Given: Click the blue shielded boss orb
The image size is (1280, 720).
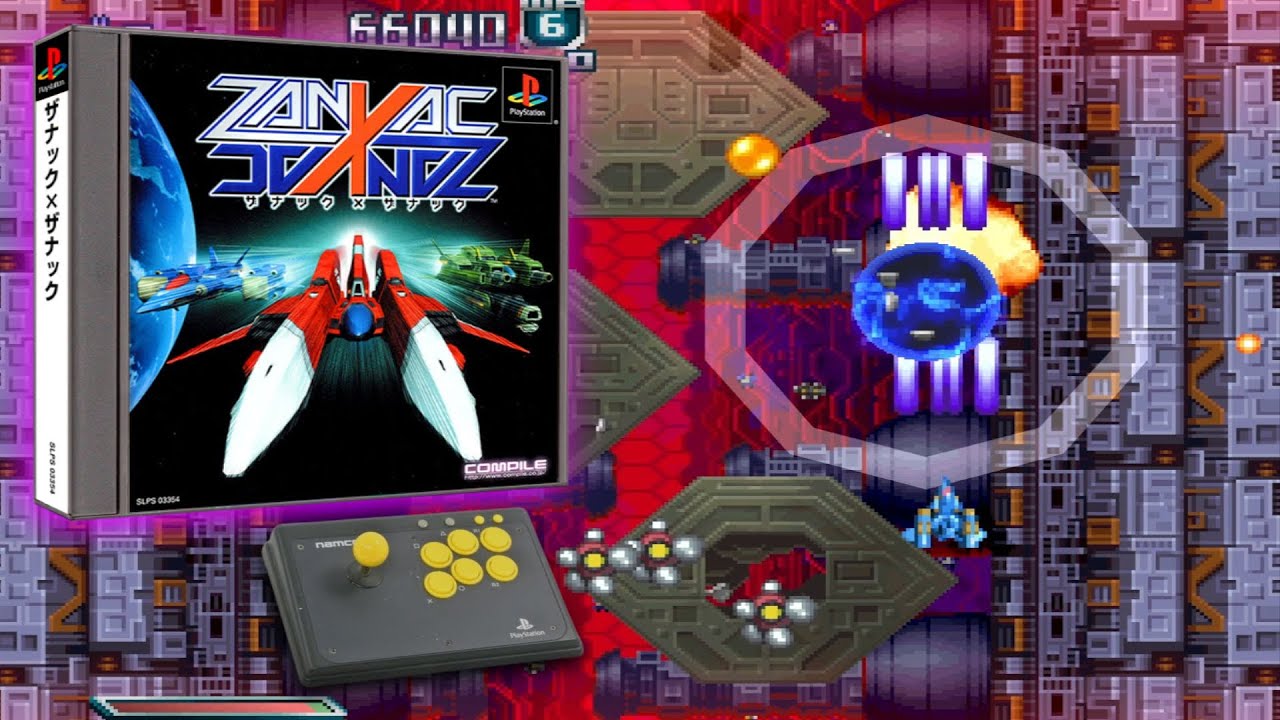Looking at the screenshot, I should pos(930,300).
